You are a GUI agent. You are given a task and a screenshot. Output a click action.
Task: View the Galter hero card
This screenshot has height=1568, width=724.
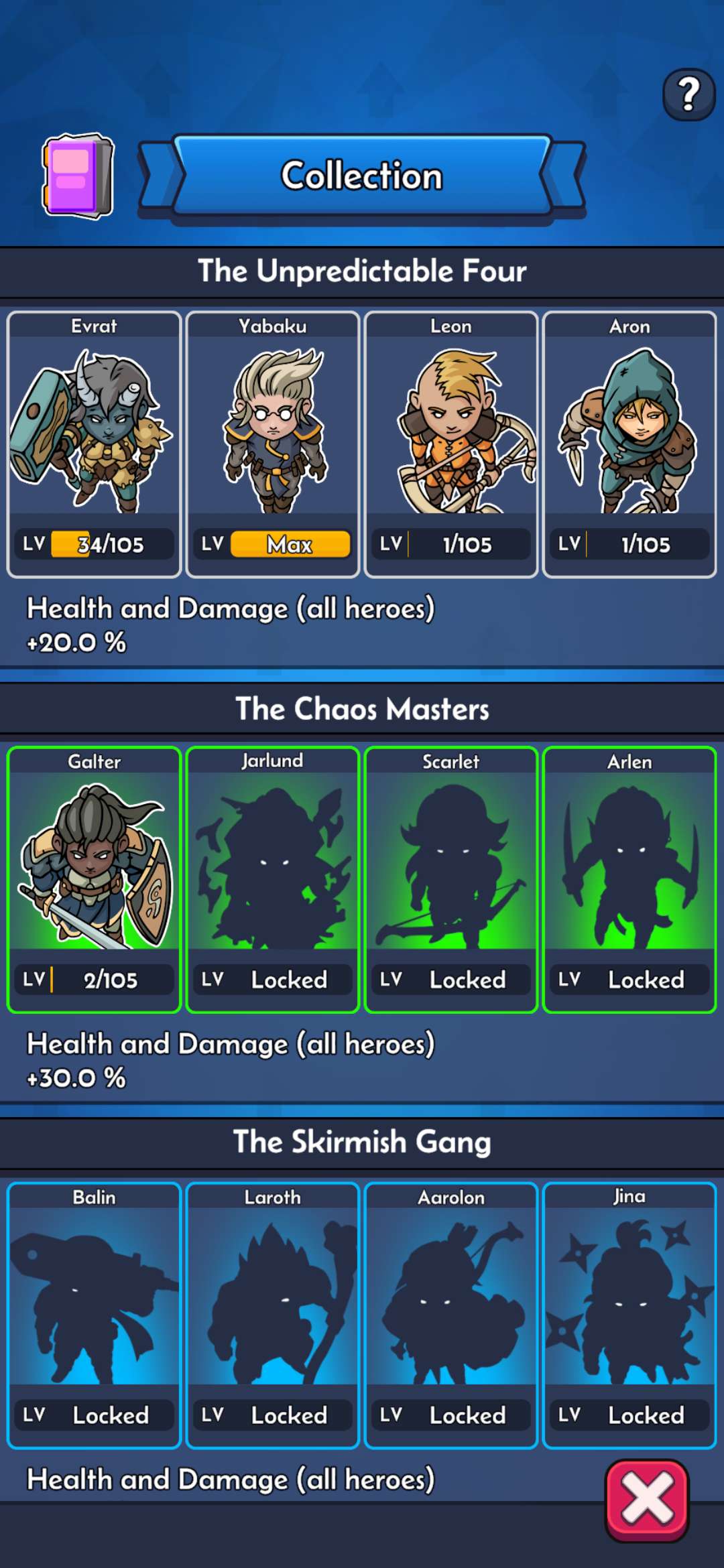[x=94, y=879]
